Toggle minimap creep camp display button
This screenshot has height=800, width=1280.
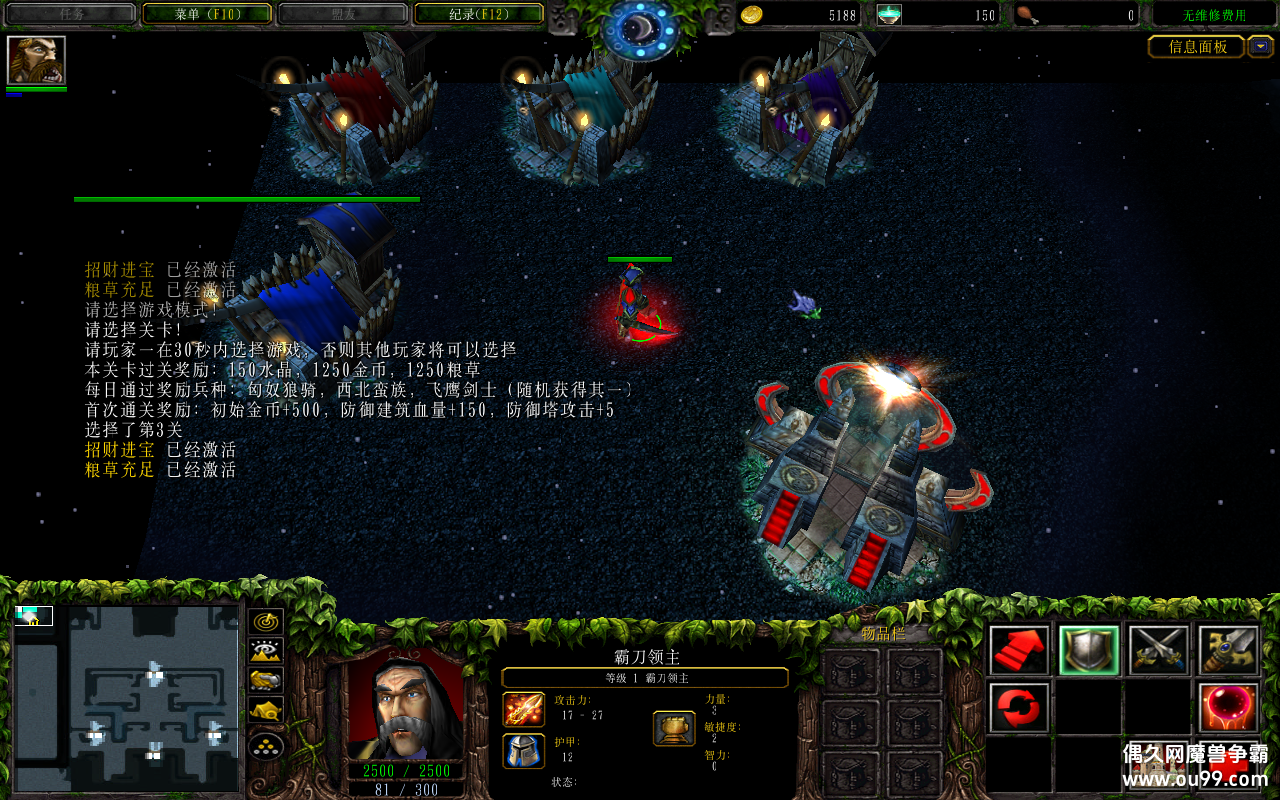coord(266,712)
